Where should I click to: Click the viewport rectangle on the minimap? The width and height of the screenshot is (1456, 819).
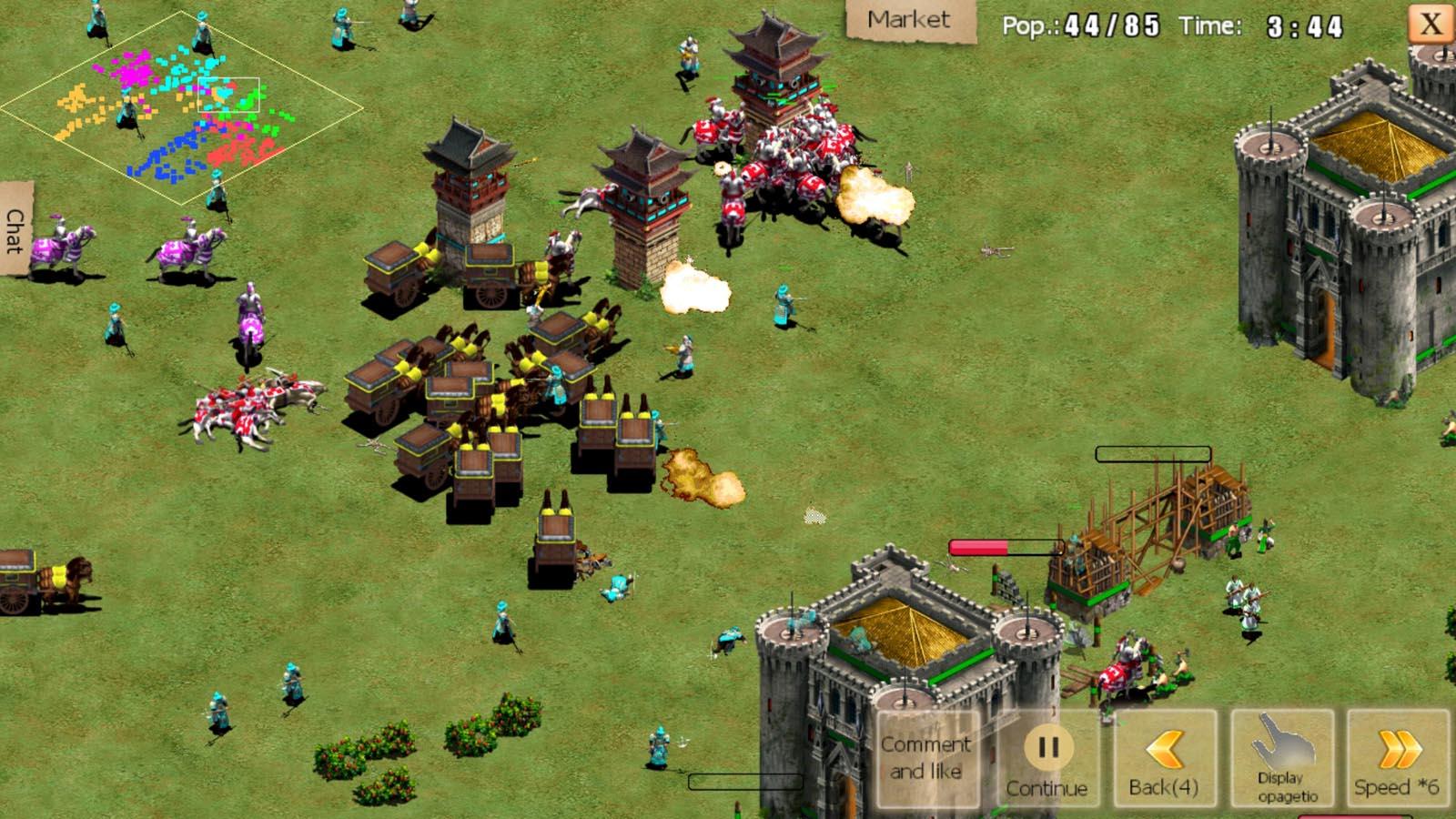[227, 96]
